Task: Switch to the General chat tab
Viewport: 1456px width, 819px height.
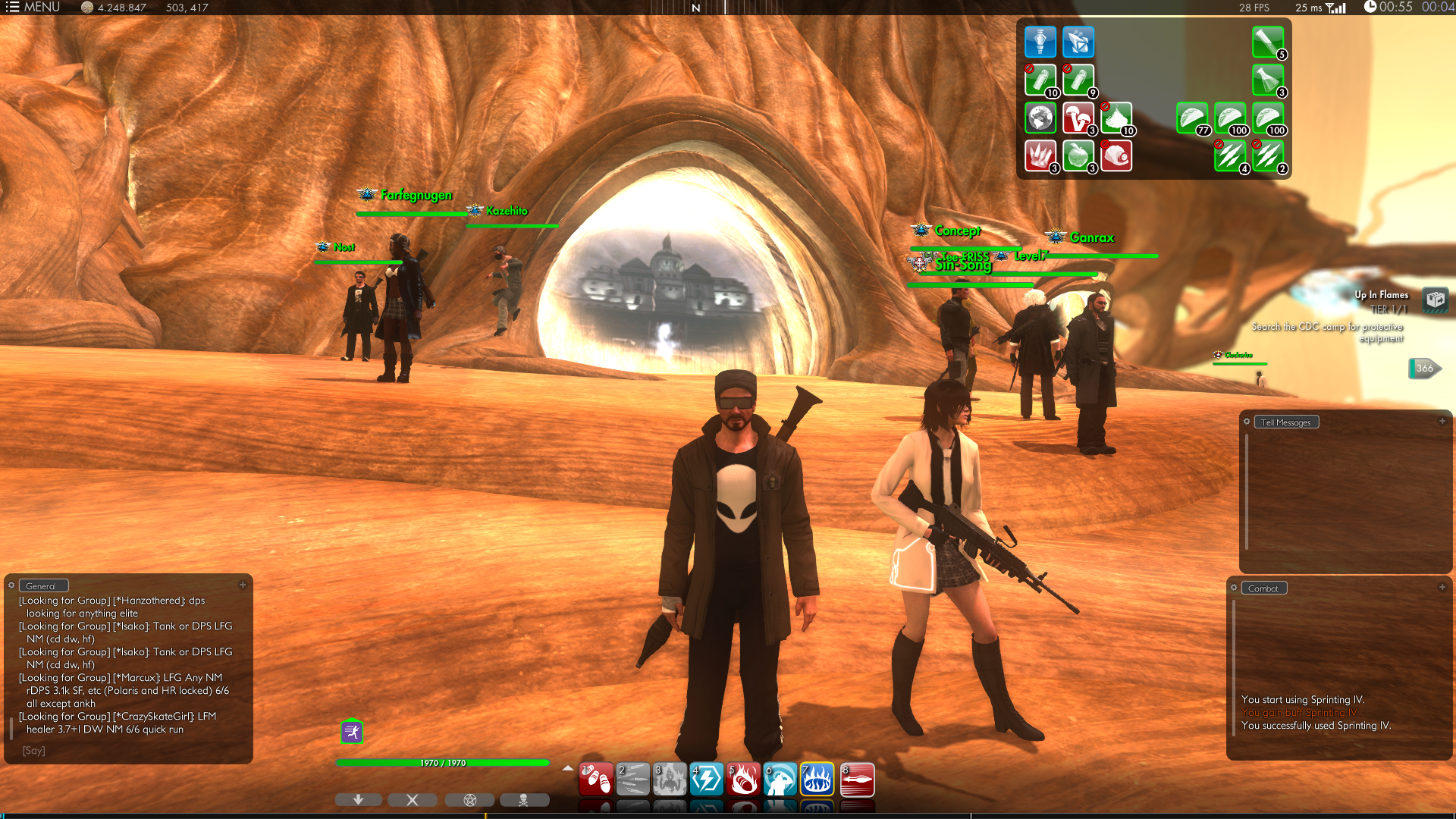Action: pyautogui.click(x=42, y=586)
